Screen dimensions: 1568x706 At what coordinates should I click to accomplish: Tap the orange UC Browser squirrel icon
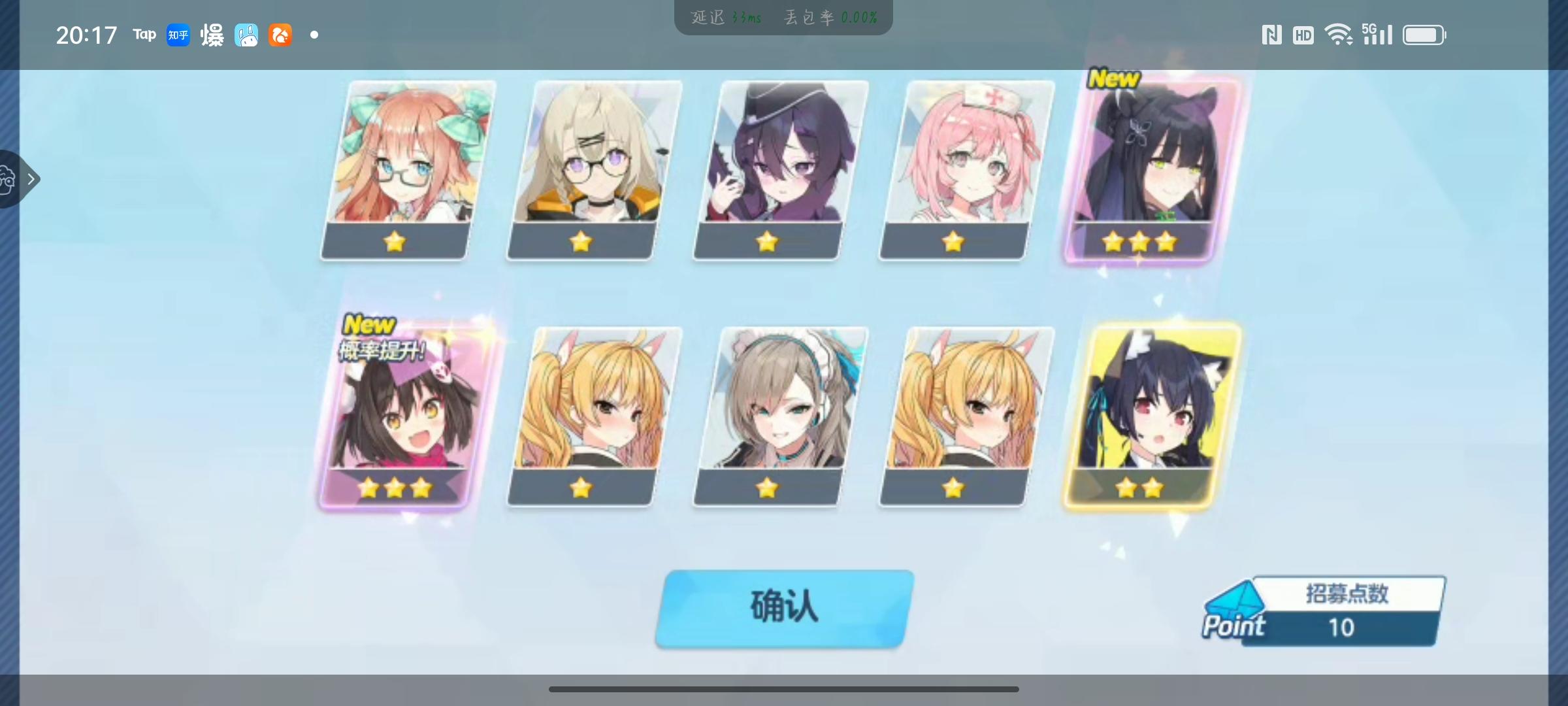coord(280,36)
